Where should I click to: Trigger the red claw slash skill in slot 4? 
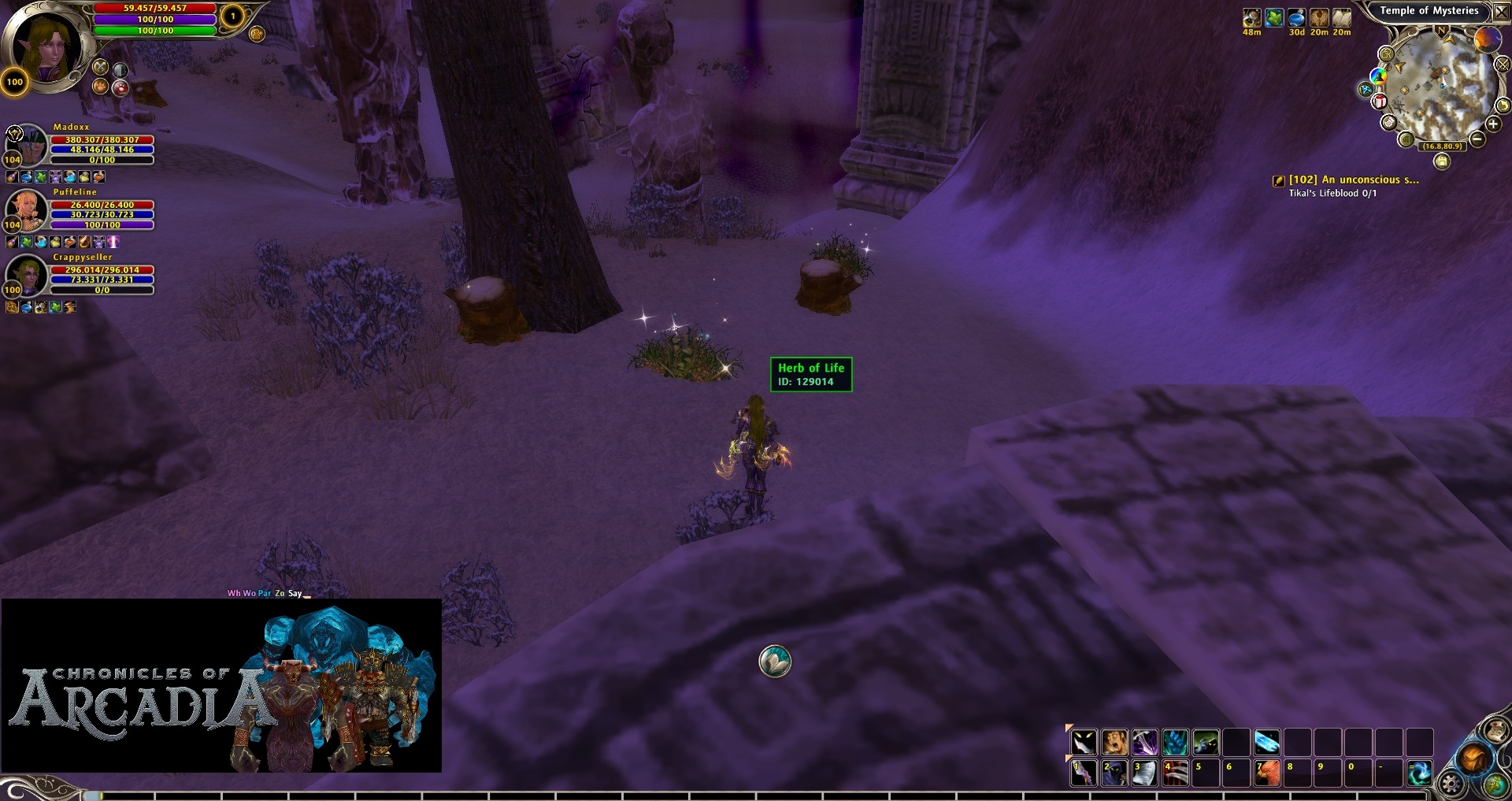[x=1175, y=773]
